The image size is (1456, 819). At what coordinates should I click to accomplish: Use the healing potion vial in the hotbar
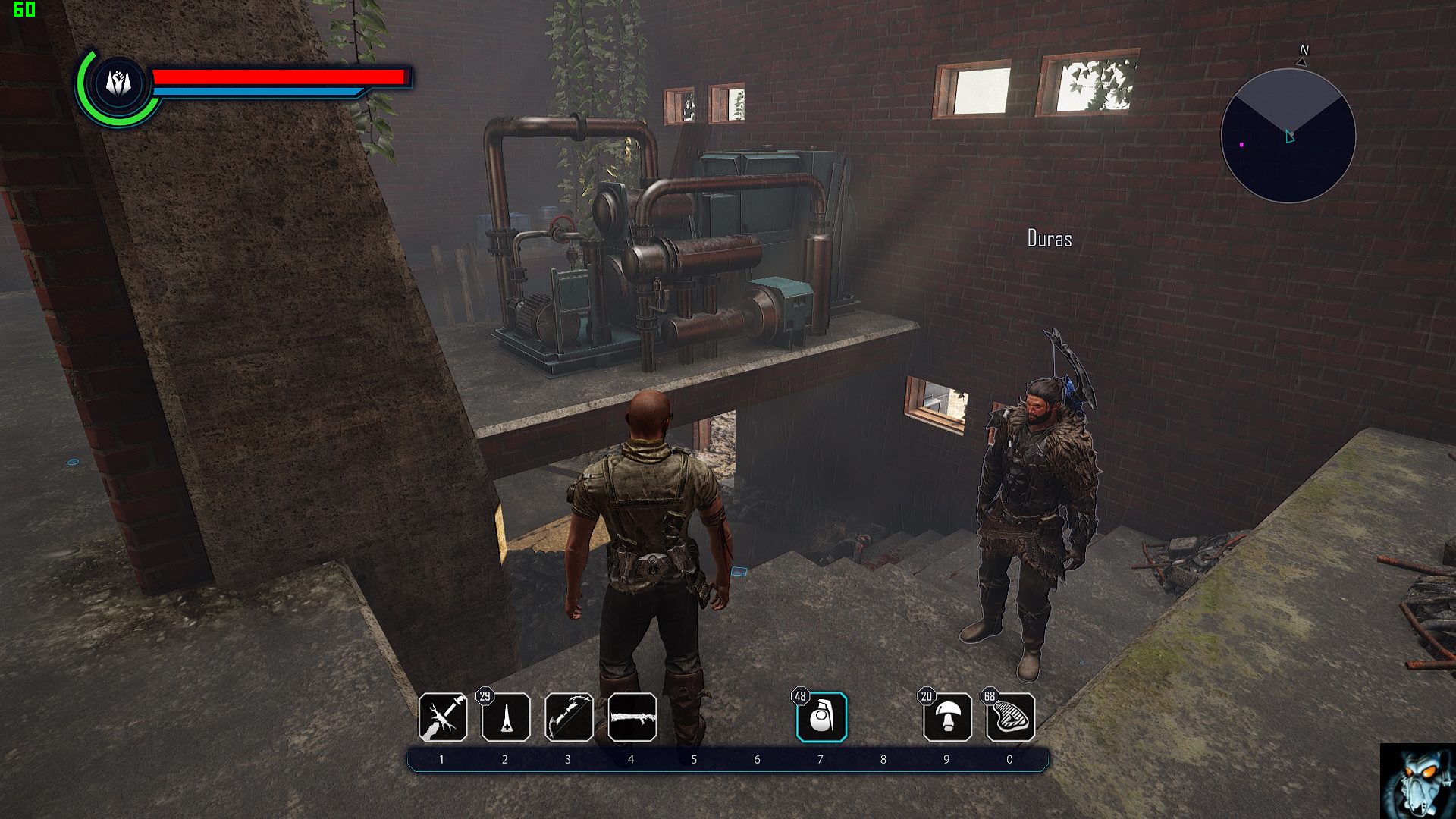click(506, 717)
